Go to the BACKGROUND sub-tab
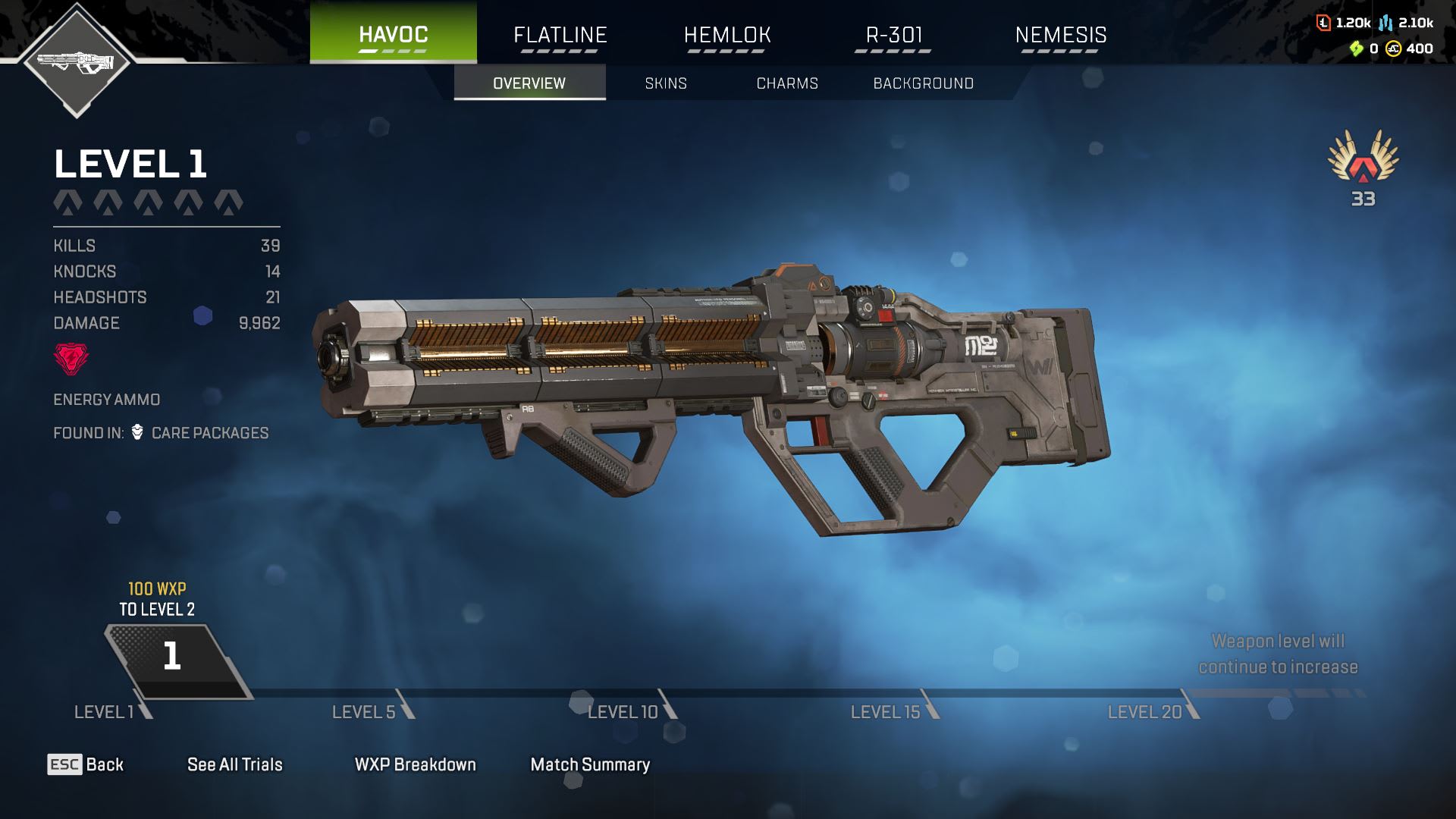This screenshot has width=1456, height=819. point(923,83)
